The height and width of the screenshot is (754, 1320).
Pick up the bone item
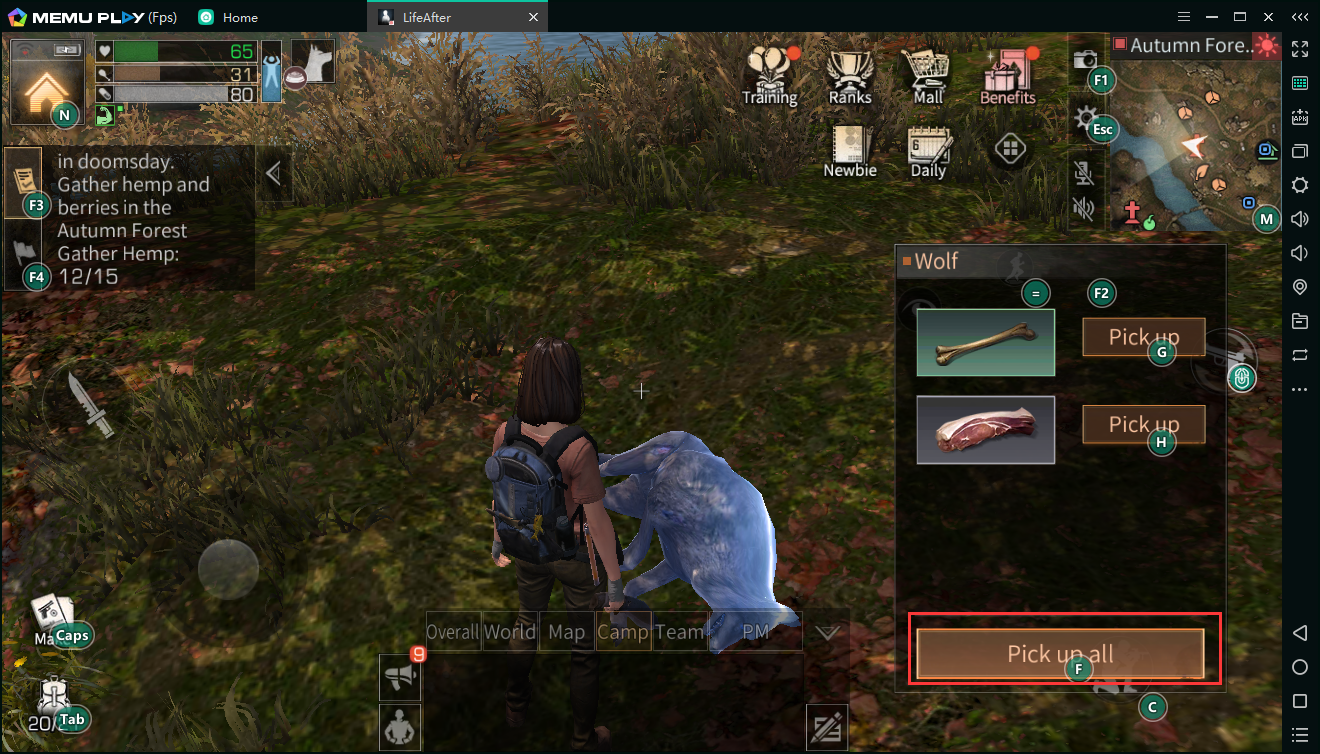1143,337
